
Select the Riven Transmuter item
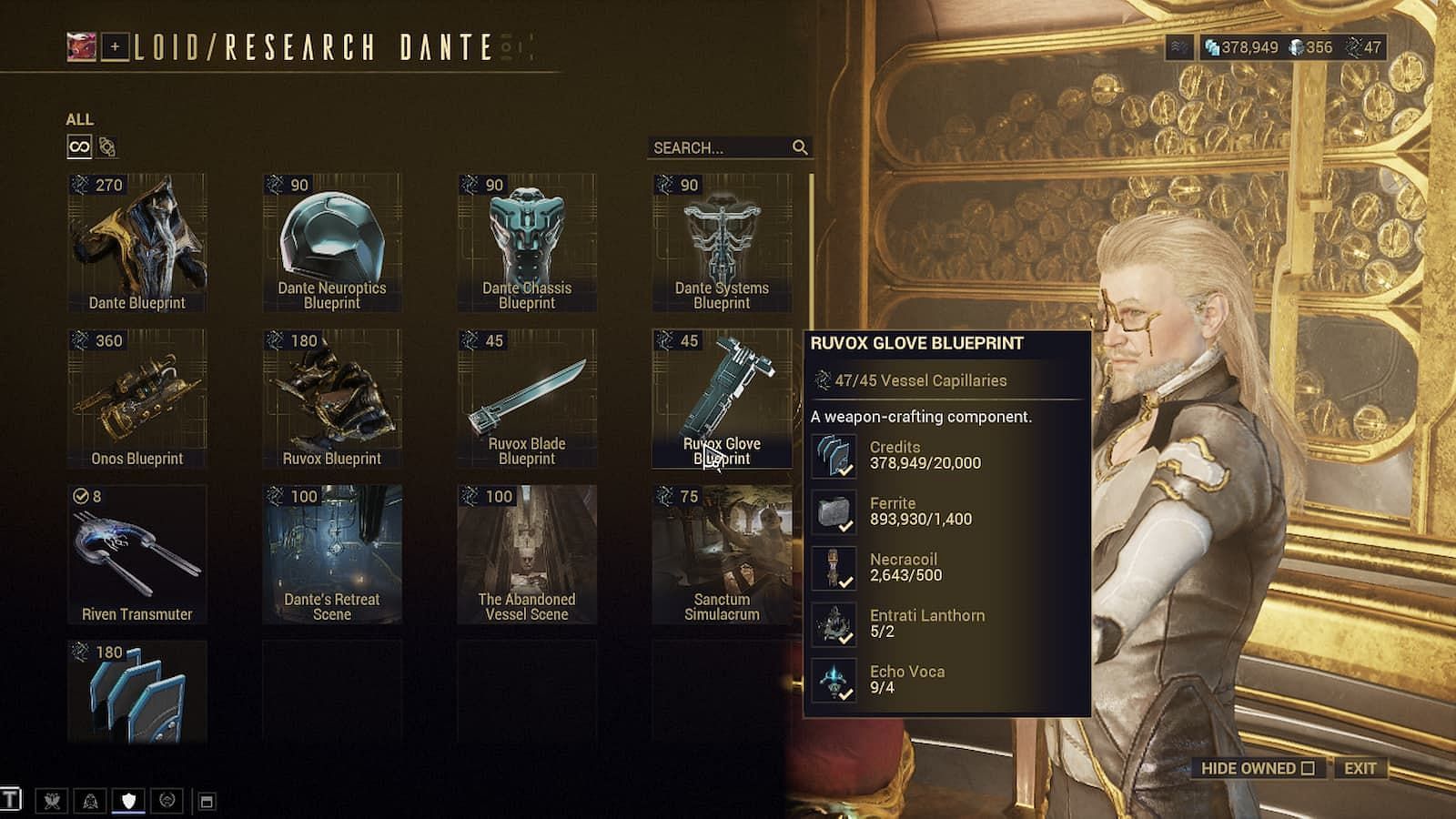[x=137, y=554]
